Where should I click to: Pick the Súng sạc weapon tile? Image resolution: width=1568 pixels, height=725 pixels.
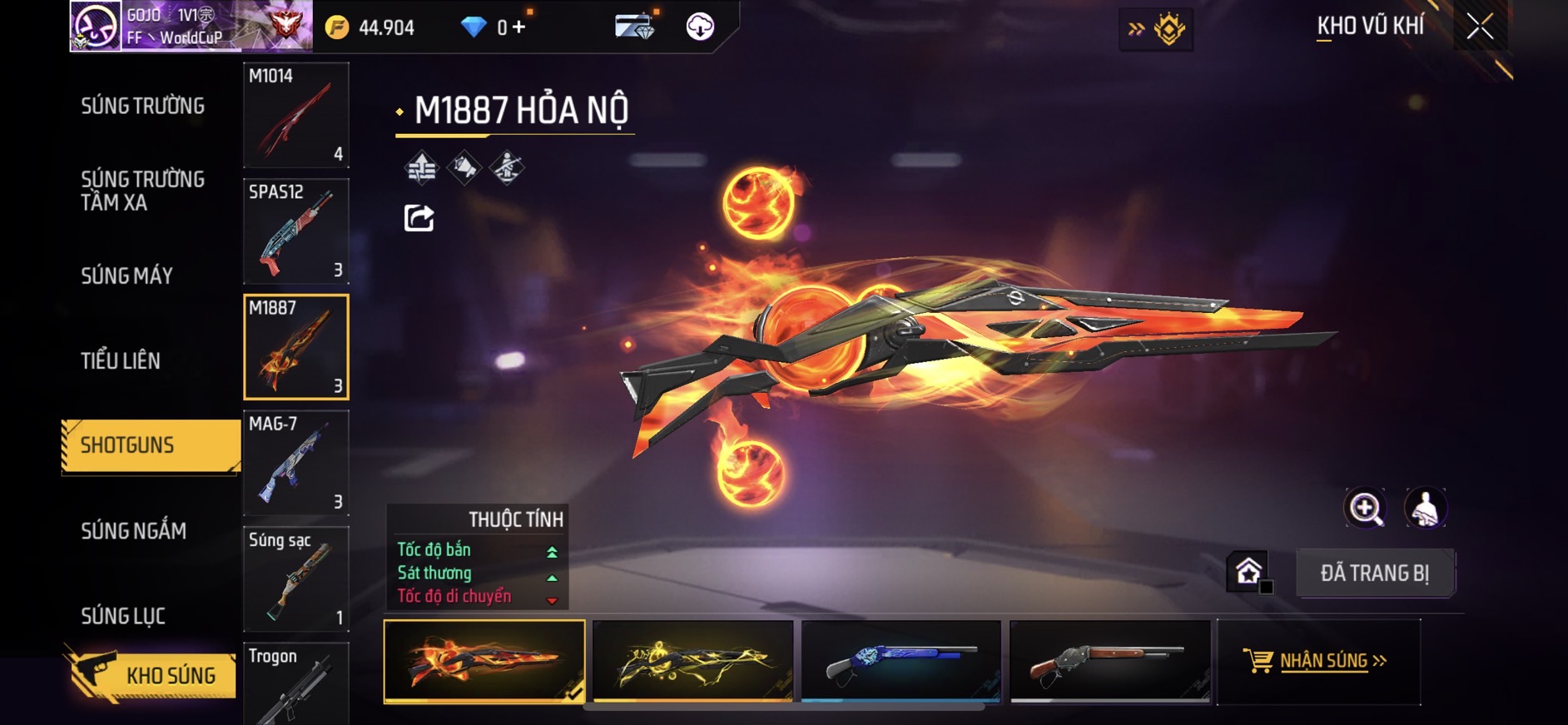[295, 579]
